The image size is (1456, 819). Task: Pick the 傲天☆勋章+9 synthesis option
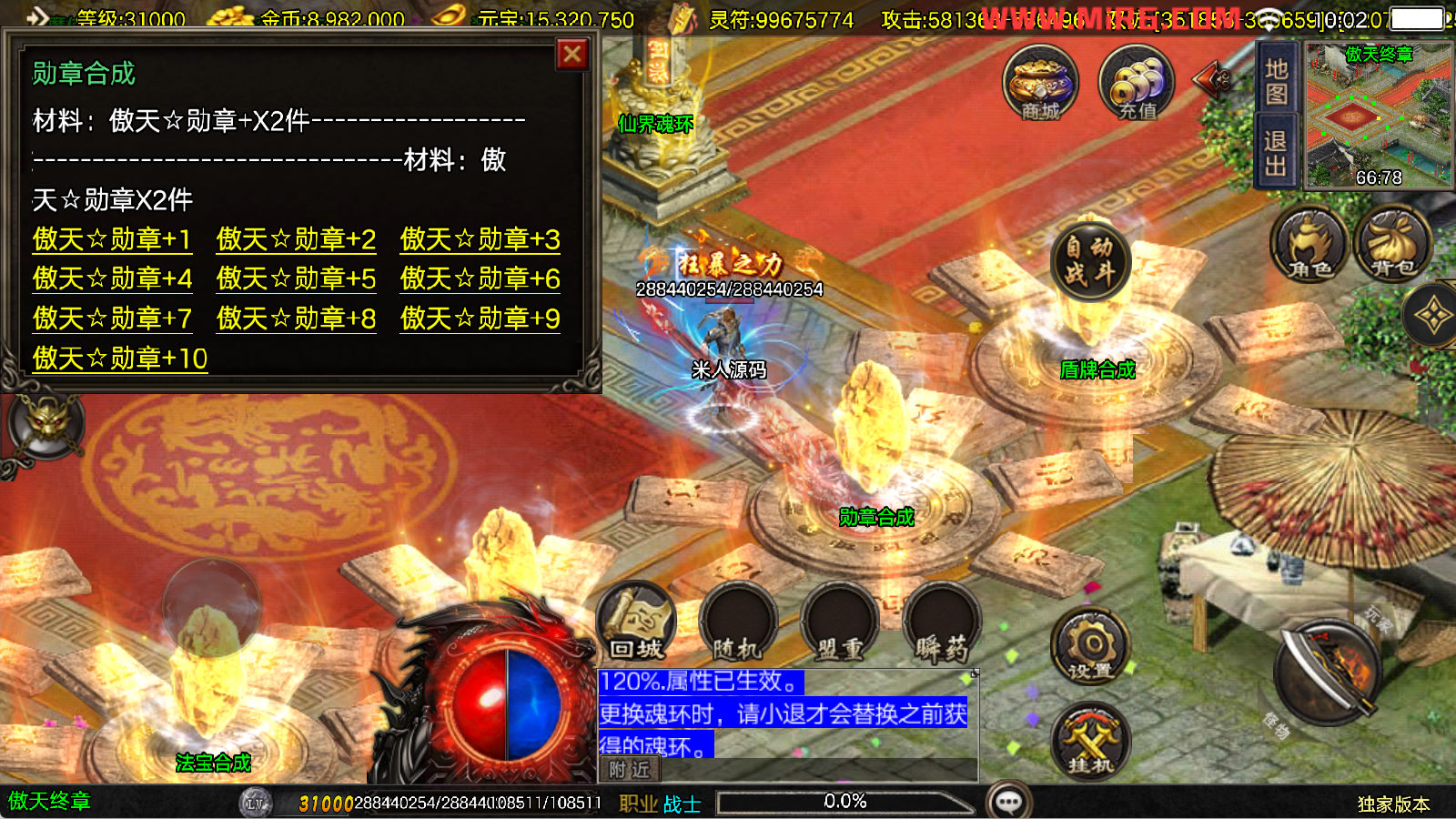click(480, 318)
